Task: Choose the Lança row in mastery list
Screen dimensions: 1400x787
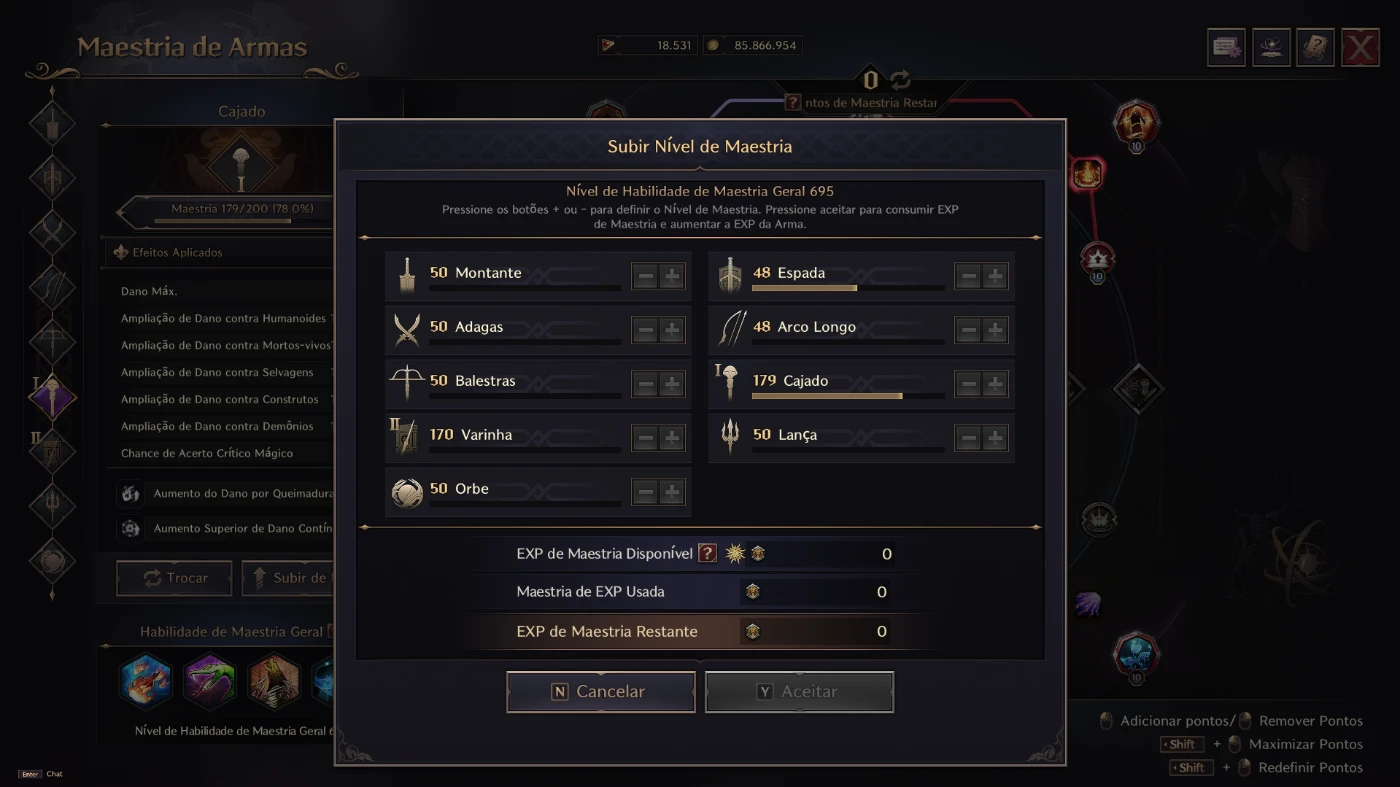Action: pos(830,438)
